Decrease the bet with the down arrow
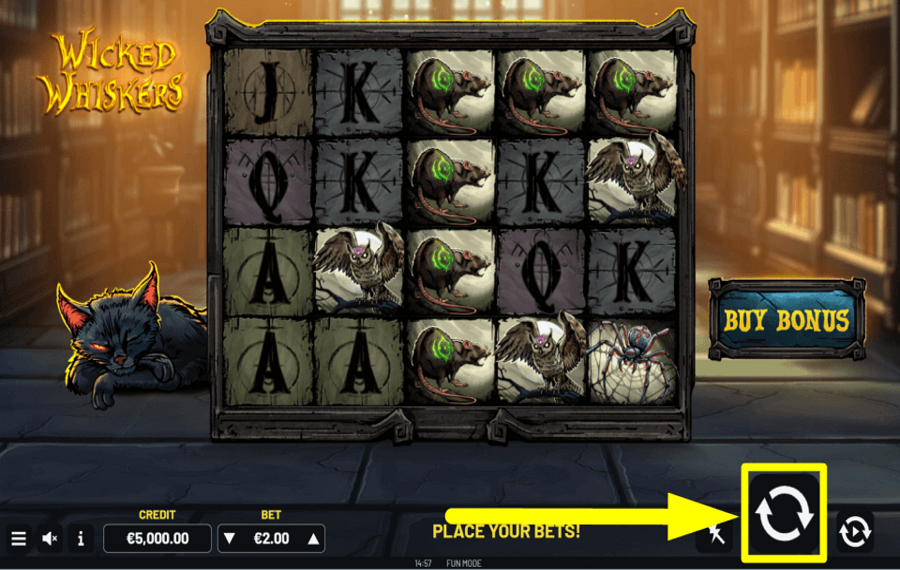The height and width of the screenshot is (570, 900). point(230,538)
